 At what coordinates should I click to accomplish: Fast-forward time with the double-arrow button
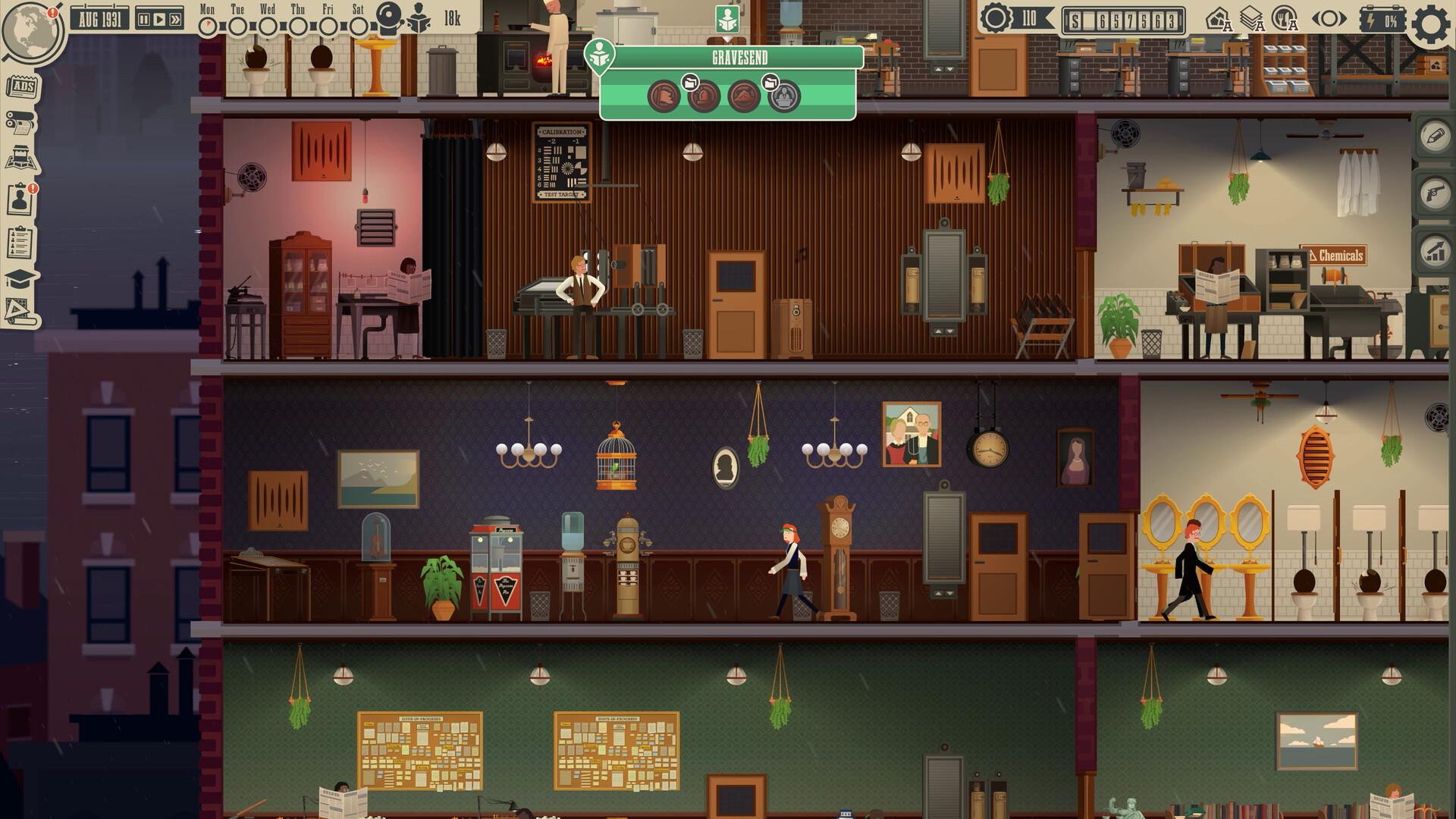[x=176, y=20]
